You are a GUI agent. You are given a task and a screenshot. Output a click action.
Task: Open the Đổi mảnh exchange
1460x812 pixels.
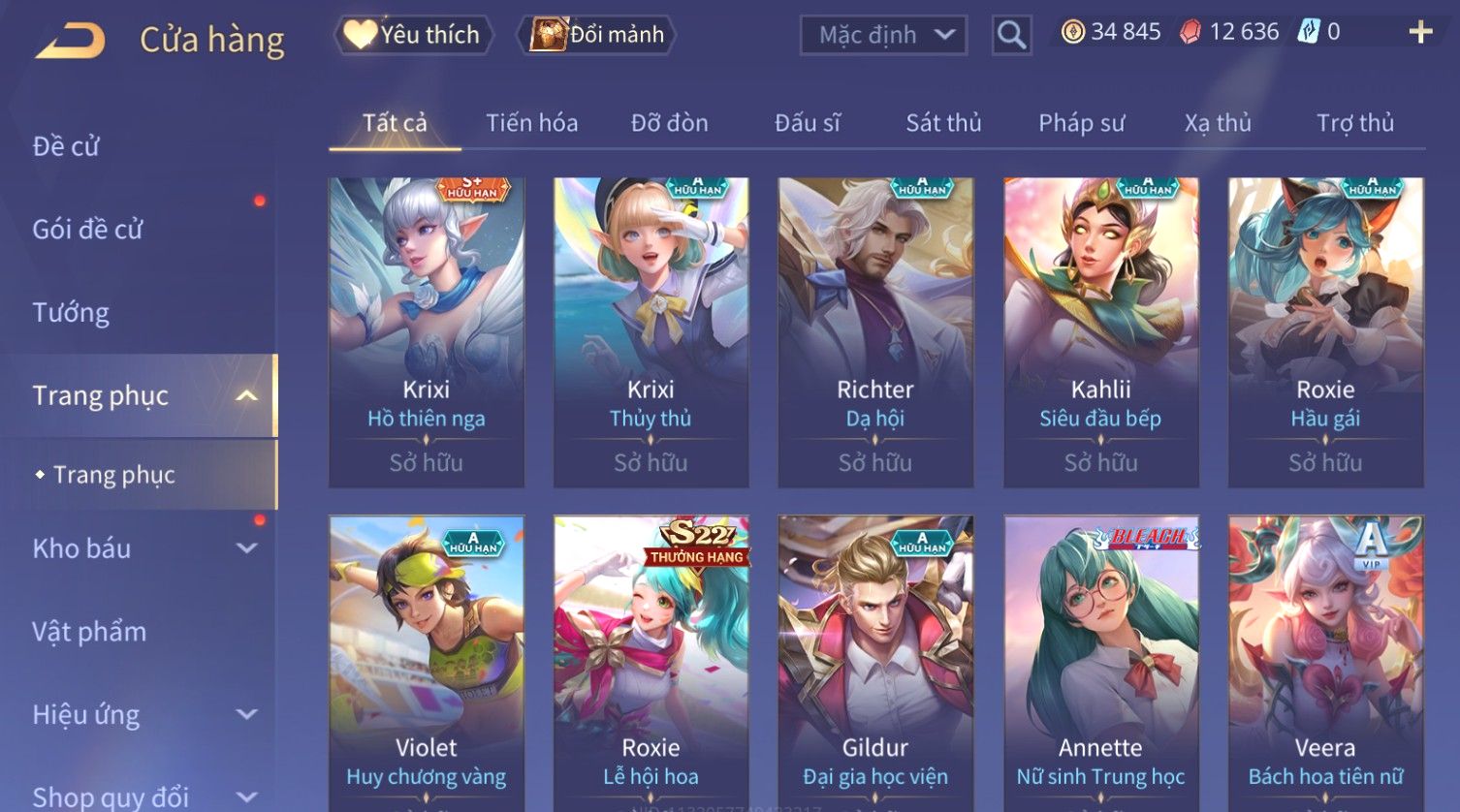pos(598,35)
